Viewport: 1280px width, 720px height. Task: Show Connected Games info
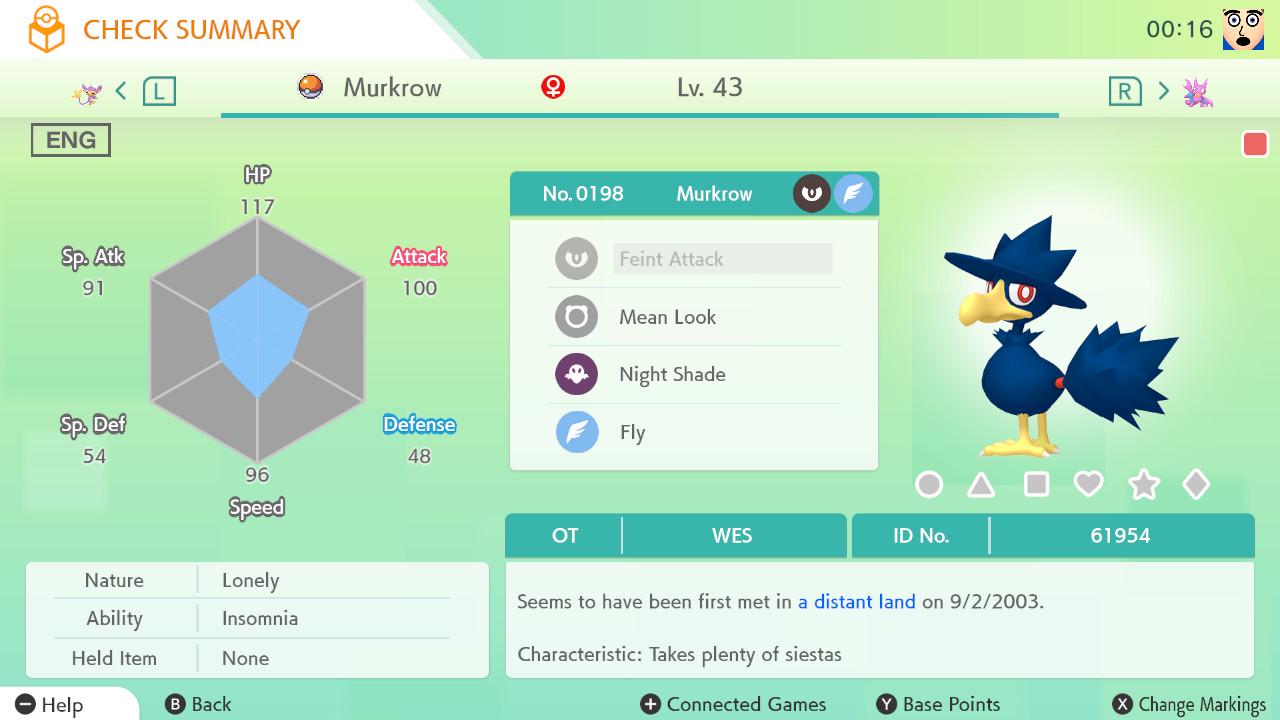pyautogui.click(x=734, y=704)
